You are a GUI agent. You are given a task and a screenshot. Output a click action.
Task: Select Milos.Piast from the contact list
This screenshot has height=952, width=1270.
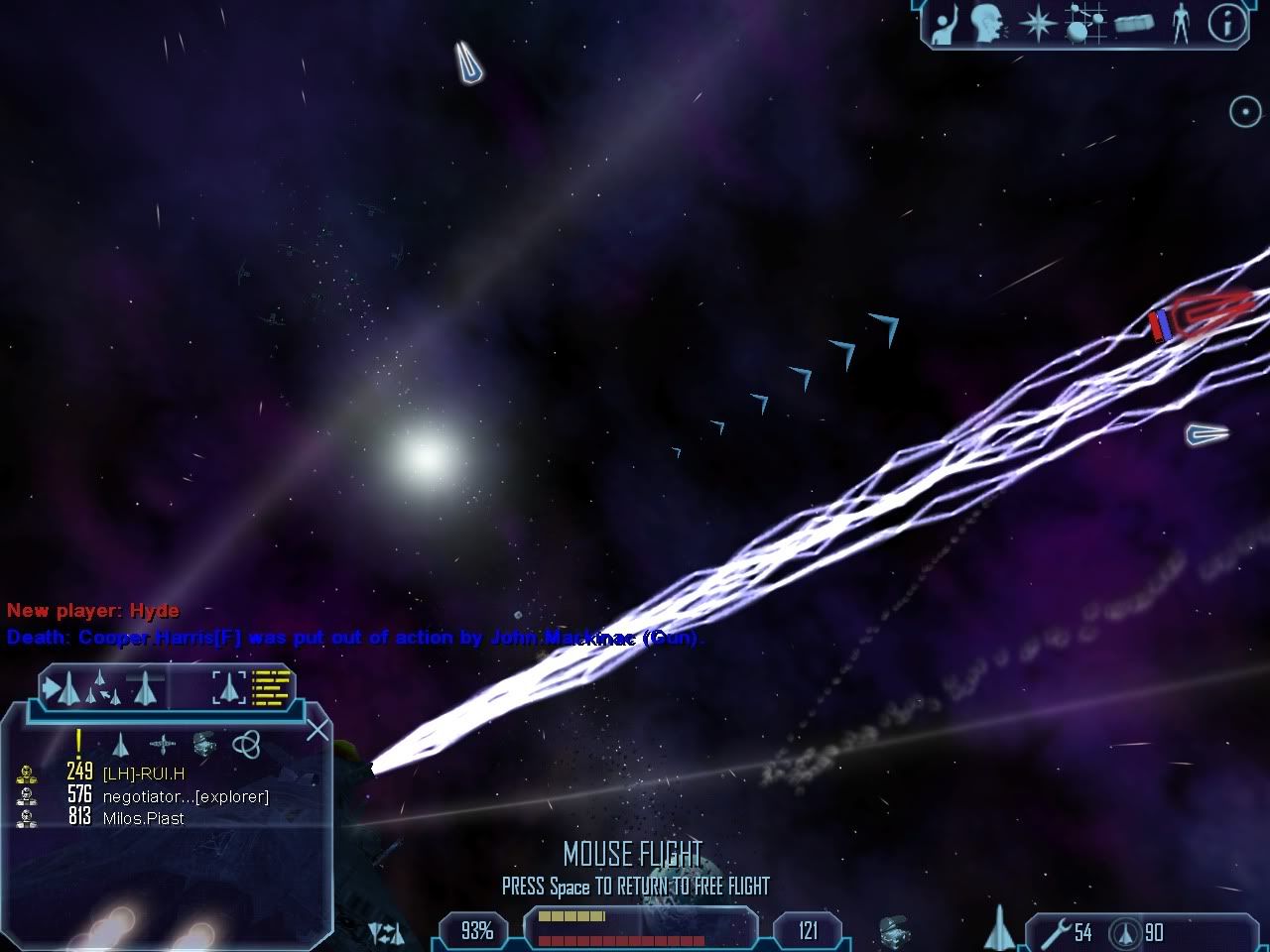pyautogui.click(x=143, y=818)
